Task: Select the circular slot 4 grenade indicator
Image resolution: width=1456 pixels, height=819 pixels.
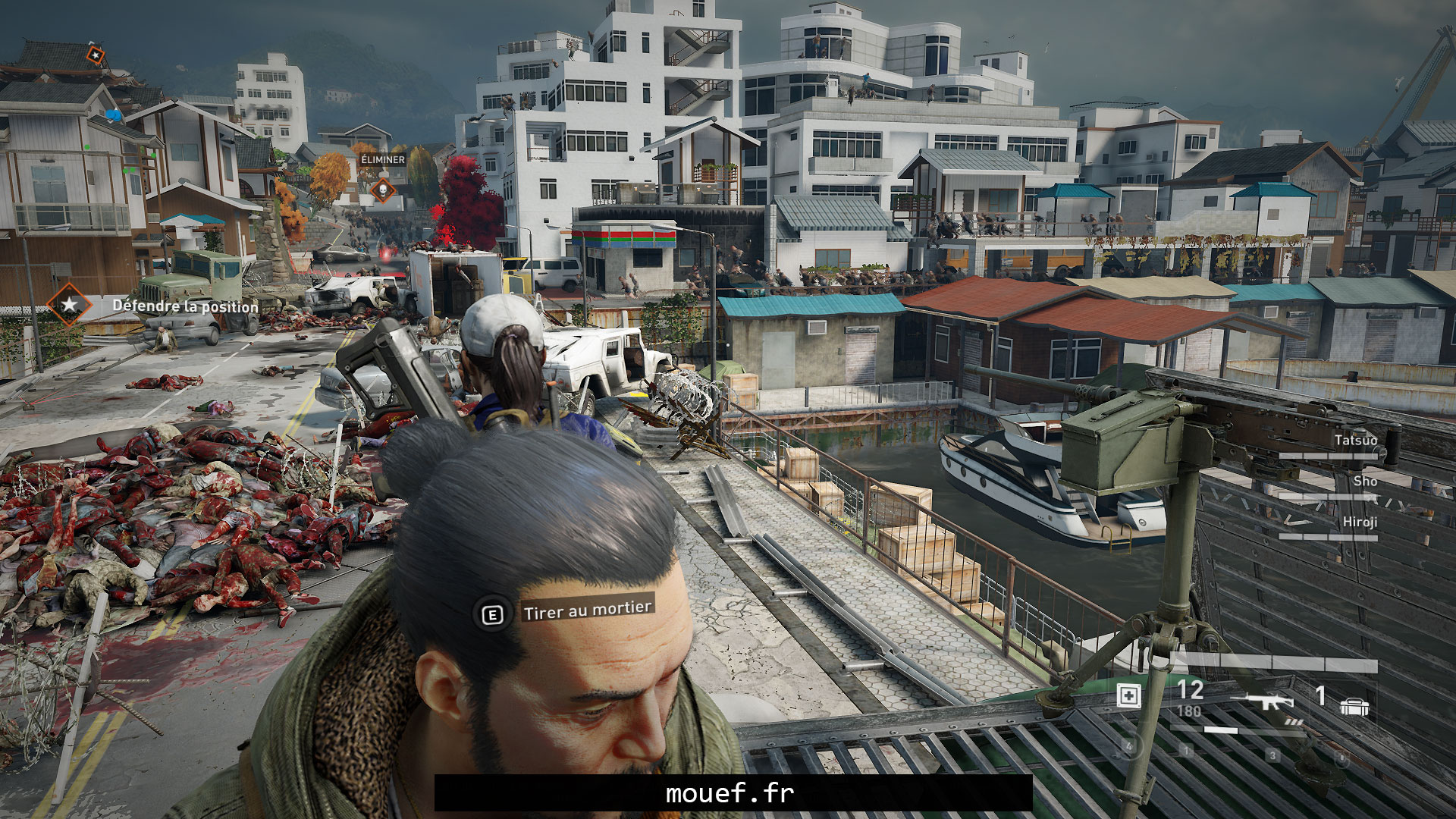Action: (x=1130, y=746)
